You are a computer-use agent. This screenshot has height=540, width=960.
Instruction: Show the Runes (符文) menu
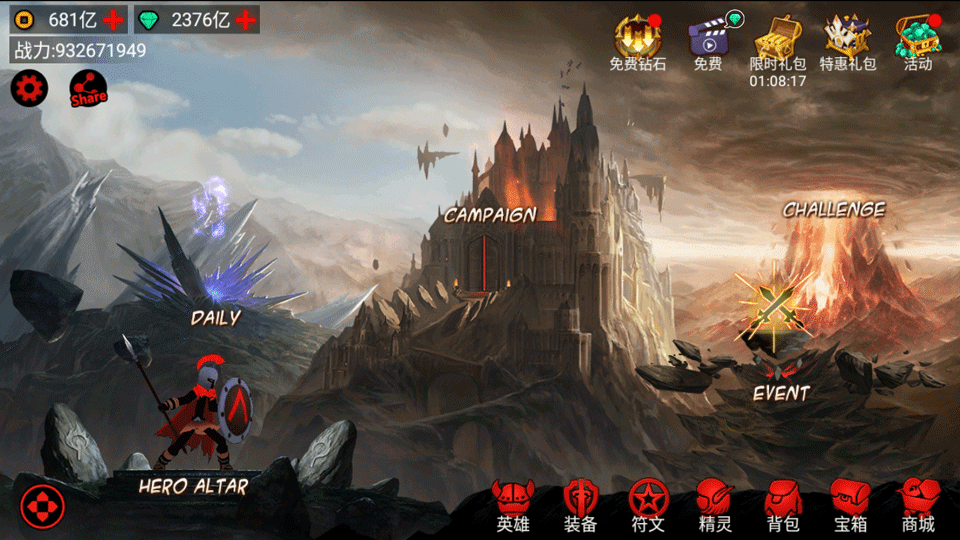tap(647, 504)
